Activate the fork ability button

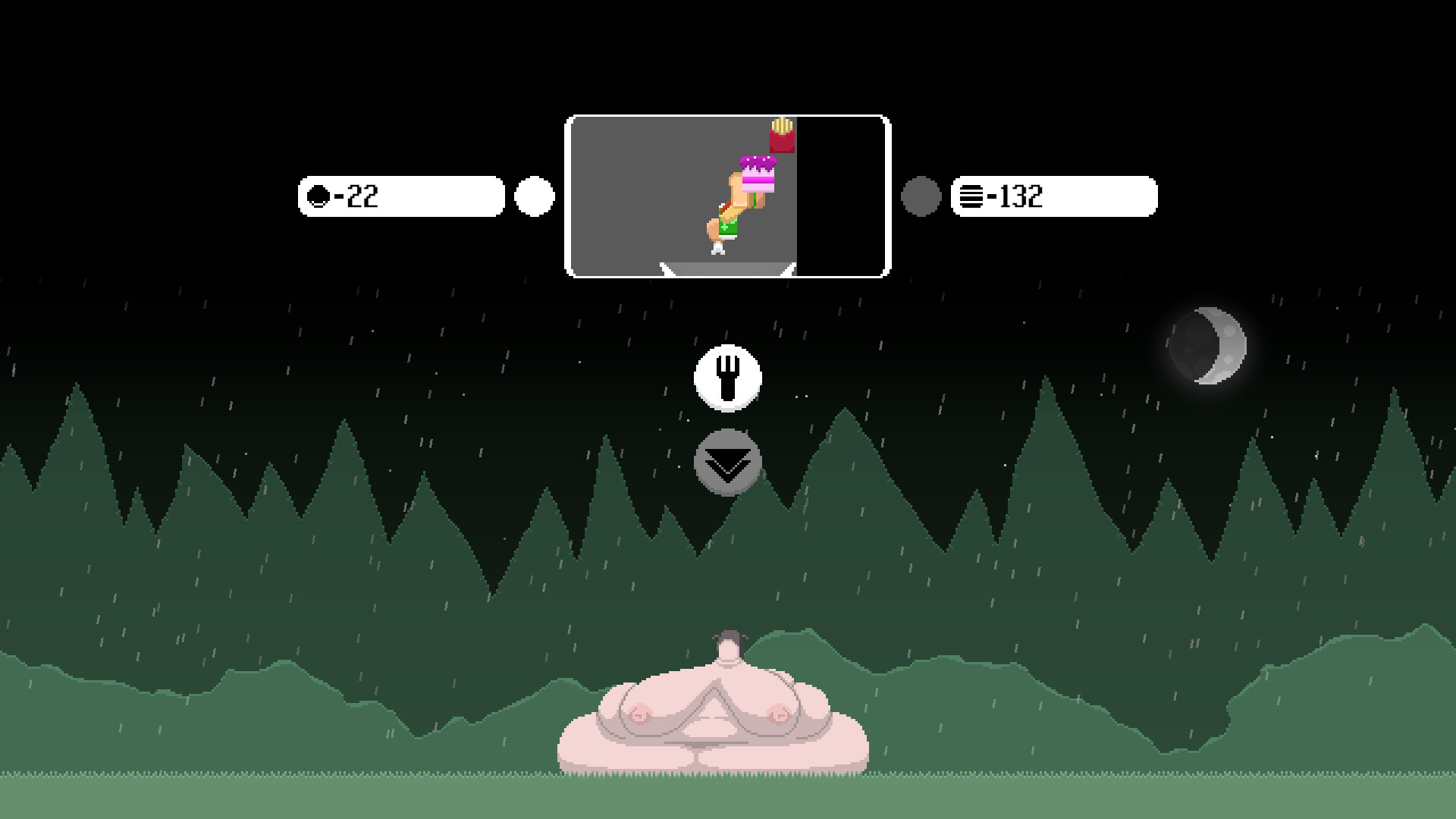click(727, 378)
